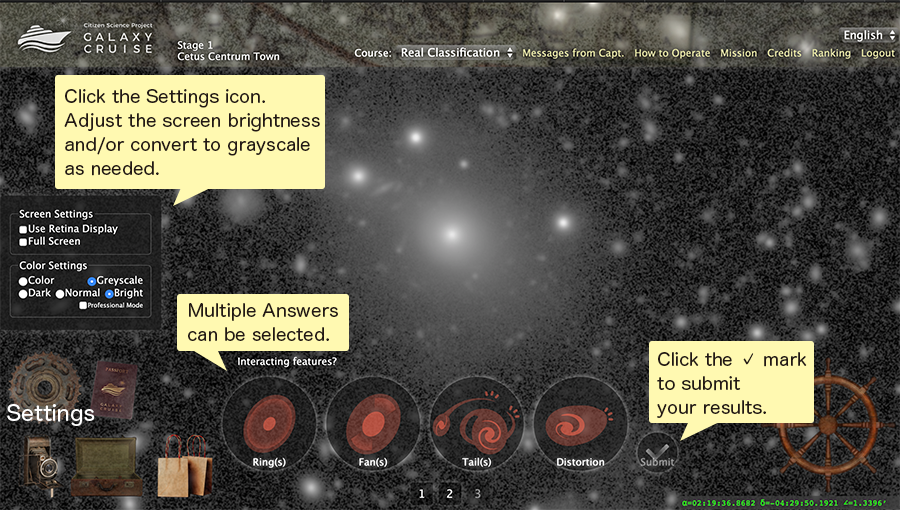Tick the Professional Mode checkbox
900x510 pixels.
click(x=84, y=305)
